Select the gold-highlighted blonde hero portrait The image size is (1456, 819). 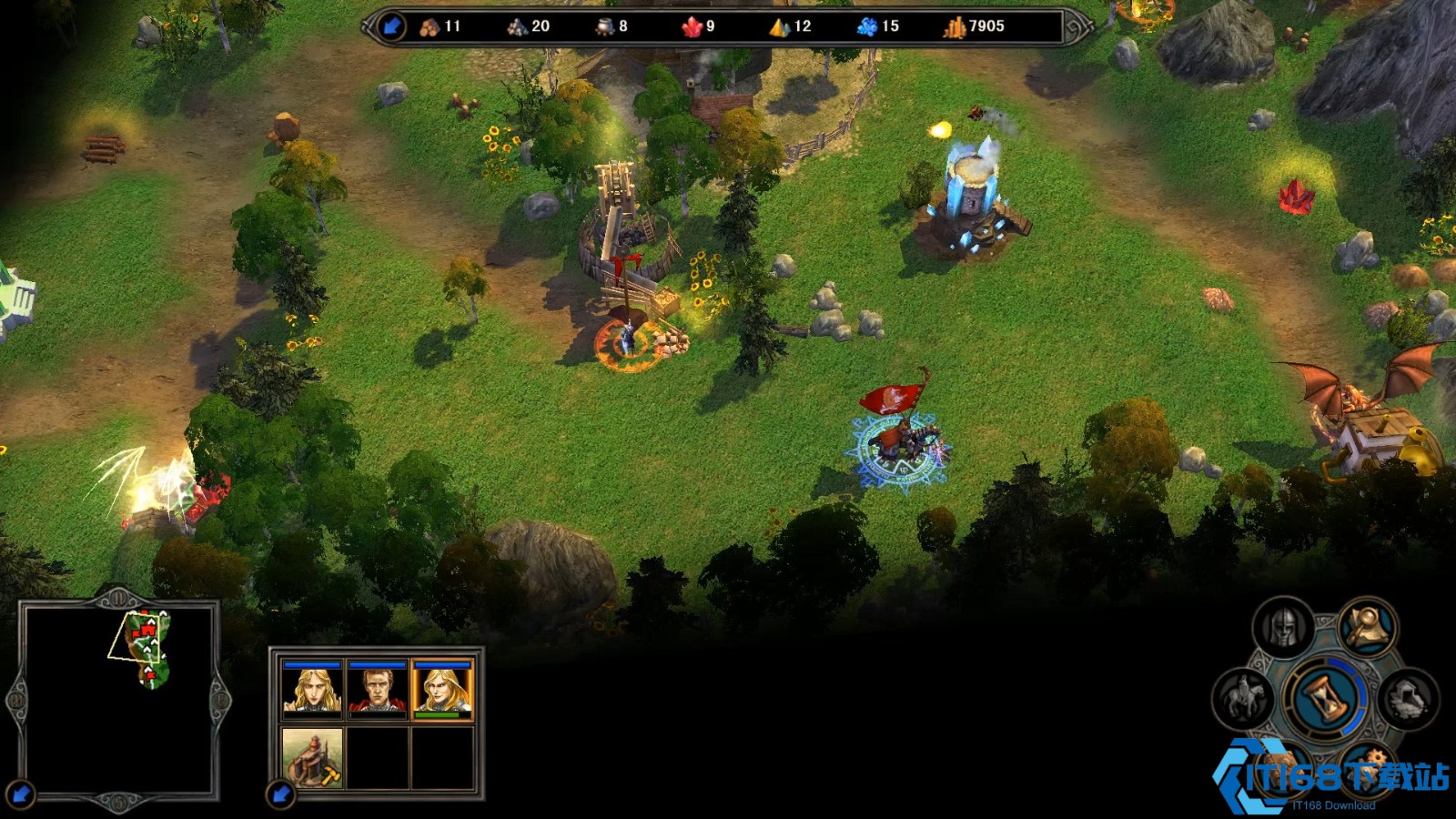coord(443,691)
